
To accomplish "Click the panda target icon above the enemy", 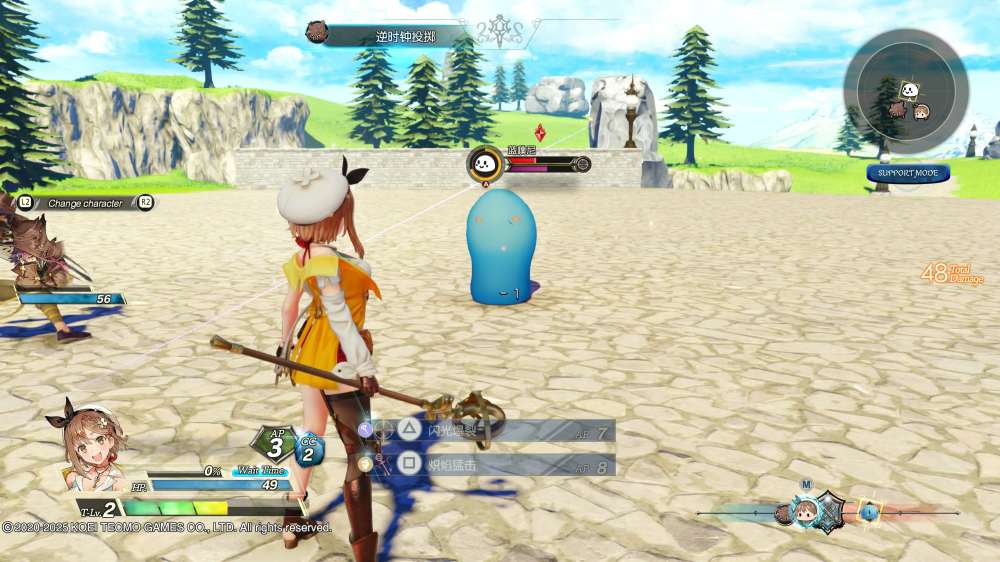I will (484, 163).
